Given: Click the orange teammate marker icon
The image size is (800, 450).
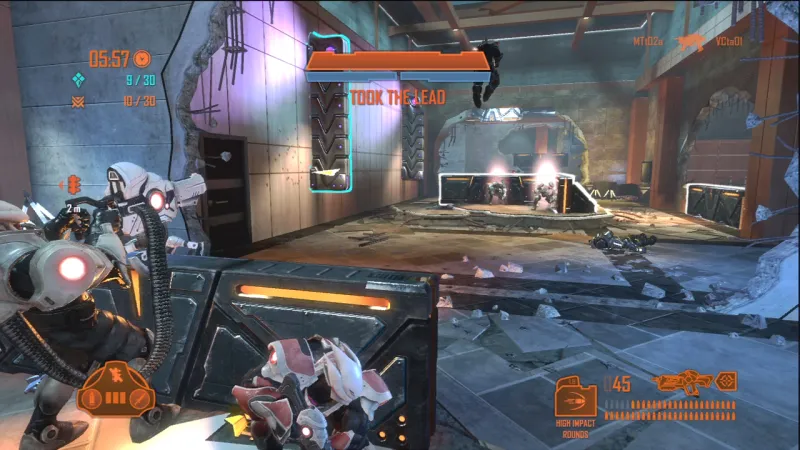Looking at the screenshot, I should pos(73,185).
